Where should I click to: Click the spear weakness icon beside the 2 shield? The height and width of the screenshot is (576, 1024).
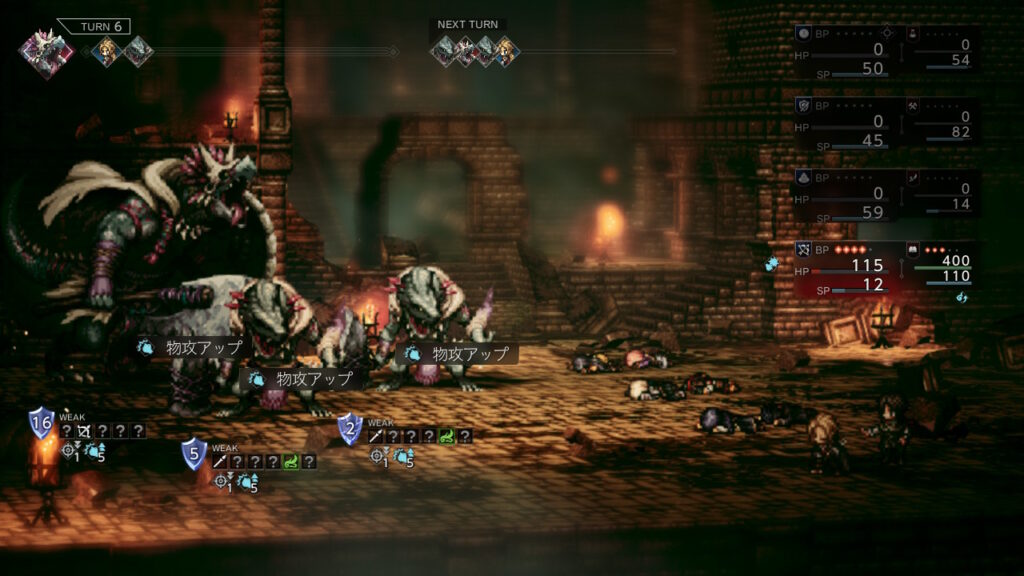(375, 436)
